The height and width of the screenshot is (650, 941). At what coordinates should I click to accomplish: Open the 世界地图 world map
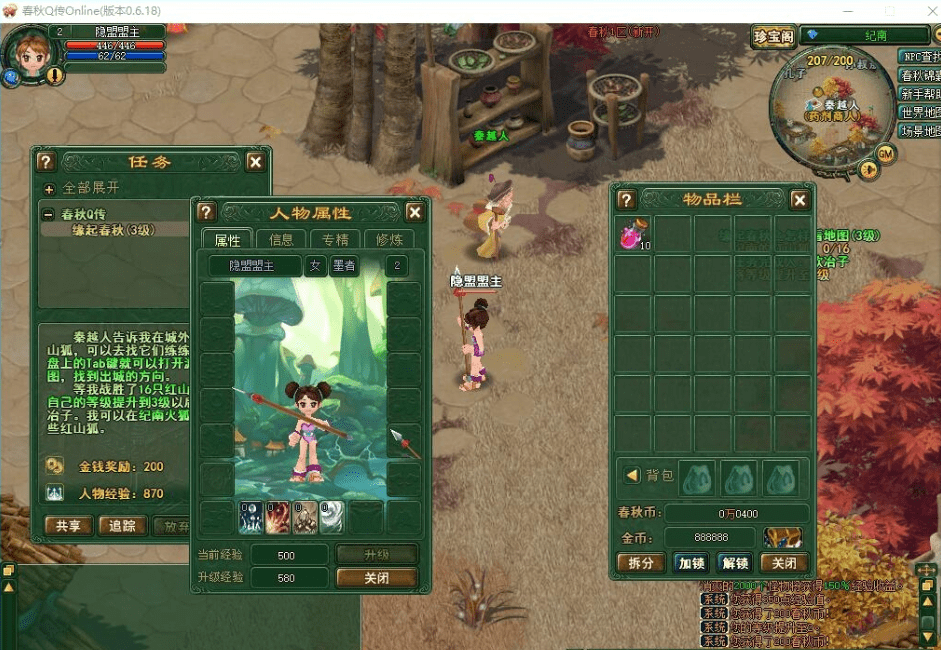(919, 112)
